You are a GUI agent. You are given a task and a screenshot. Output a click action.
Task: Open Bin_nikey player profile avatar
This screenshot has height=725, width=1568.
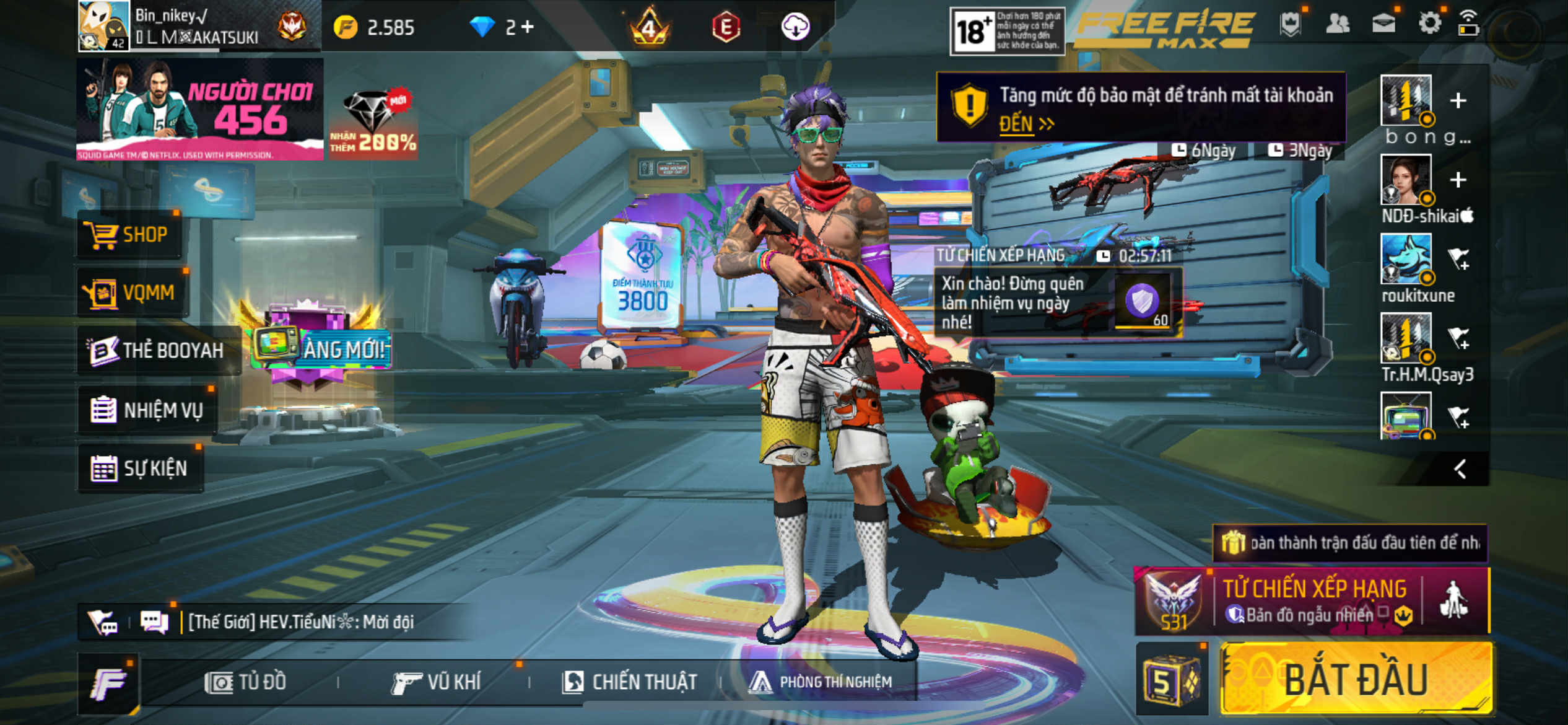103,26
